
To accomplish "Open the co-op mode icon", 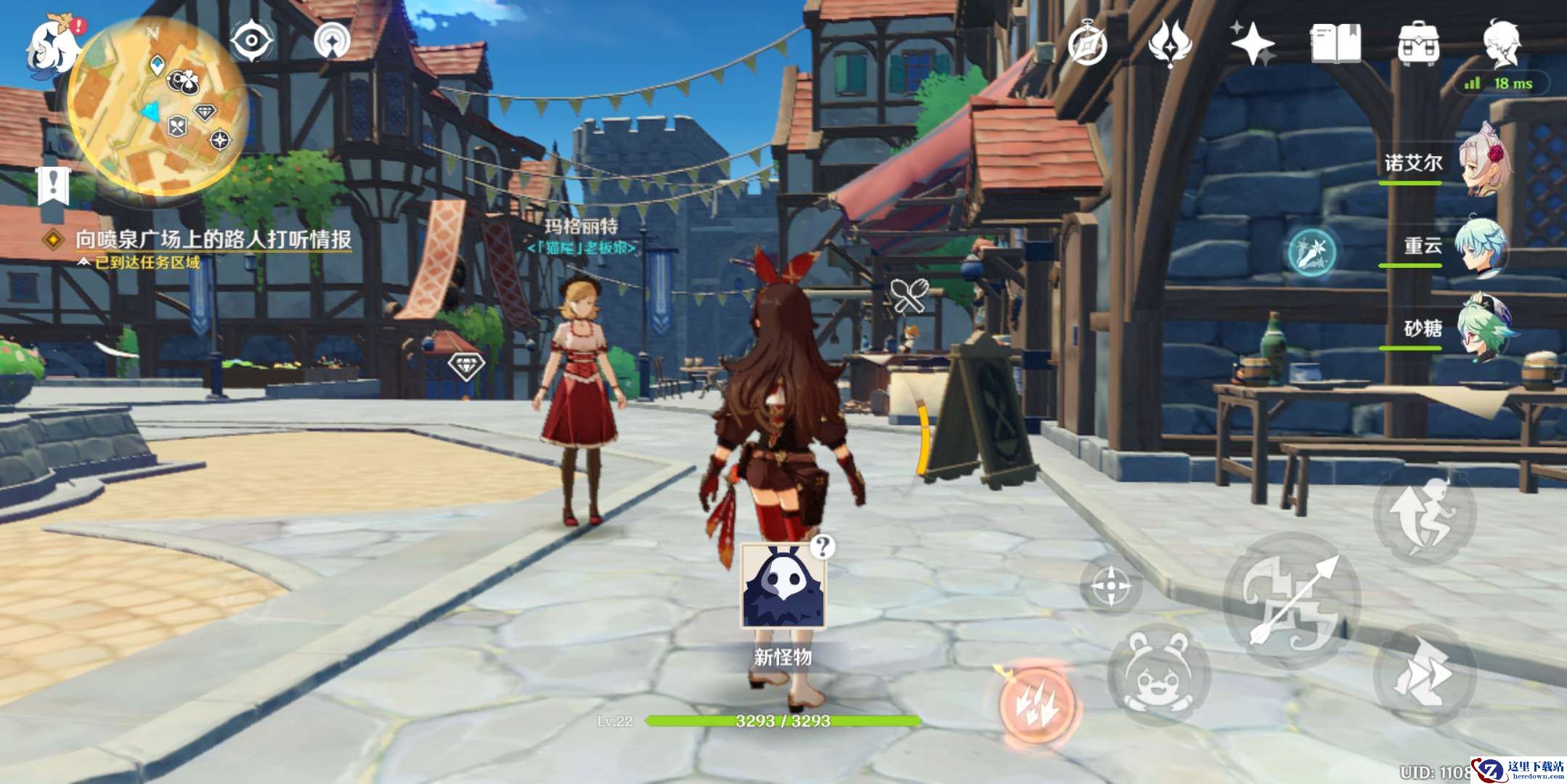I will 332,40.
